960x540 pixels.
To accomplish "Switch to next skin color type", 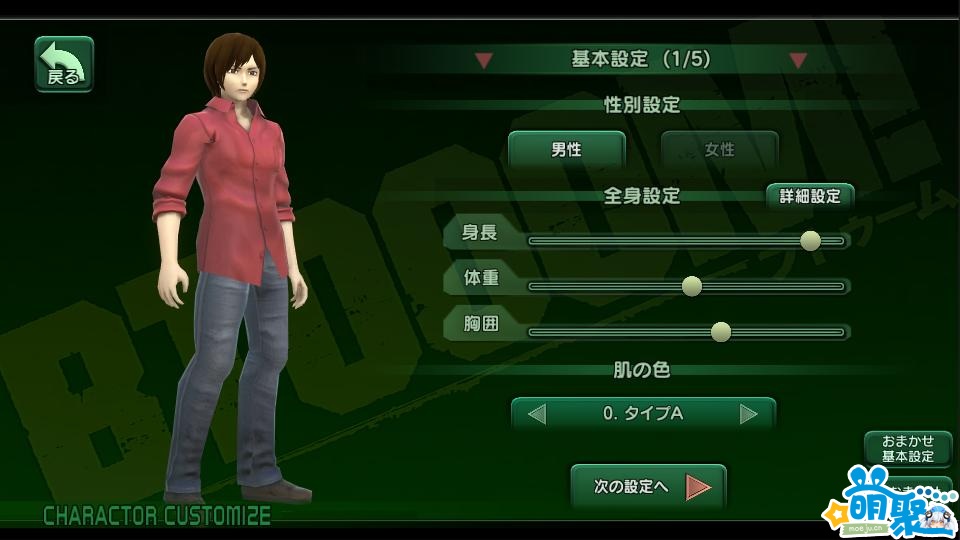I will 749,413.
